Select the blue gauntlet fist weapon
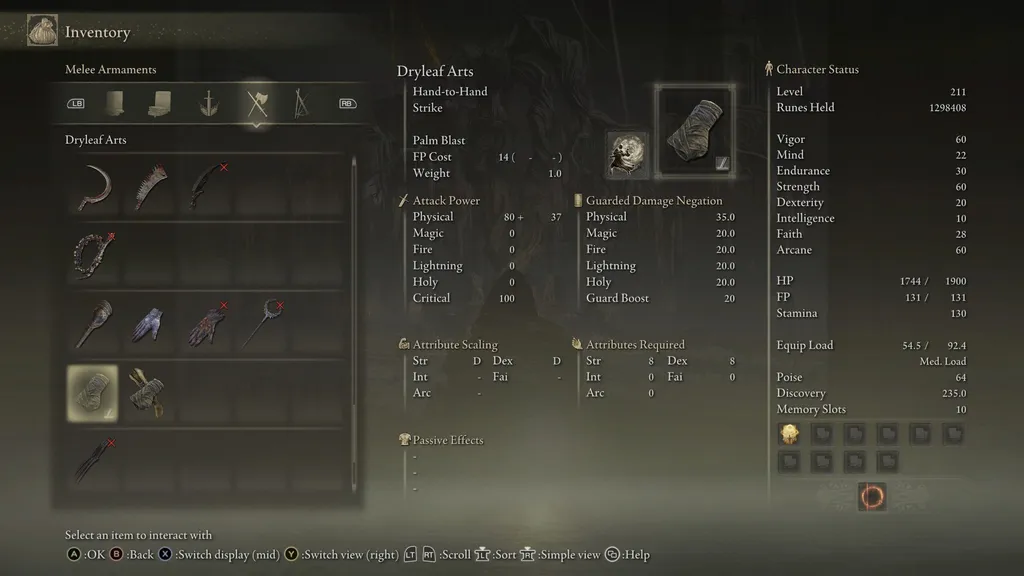 click(x=151, y=324)
